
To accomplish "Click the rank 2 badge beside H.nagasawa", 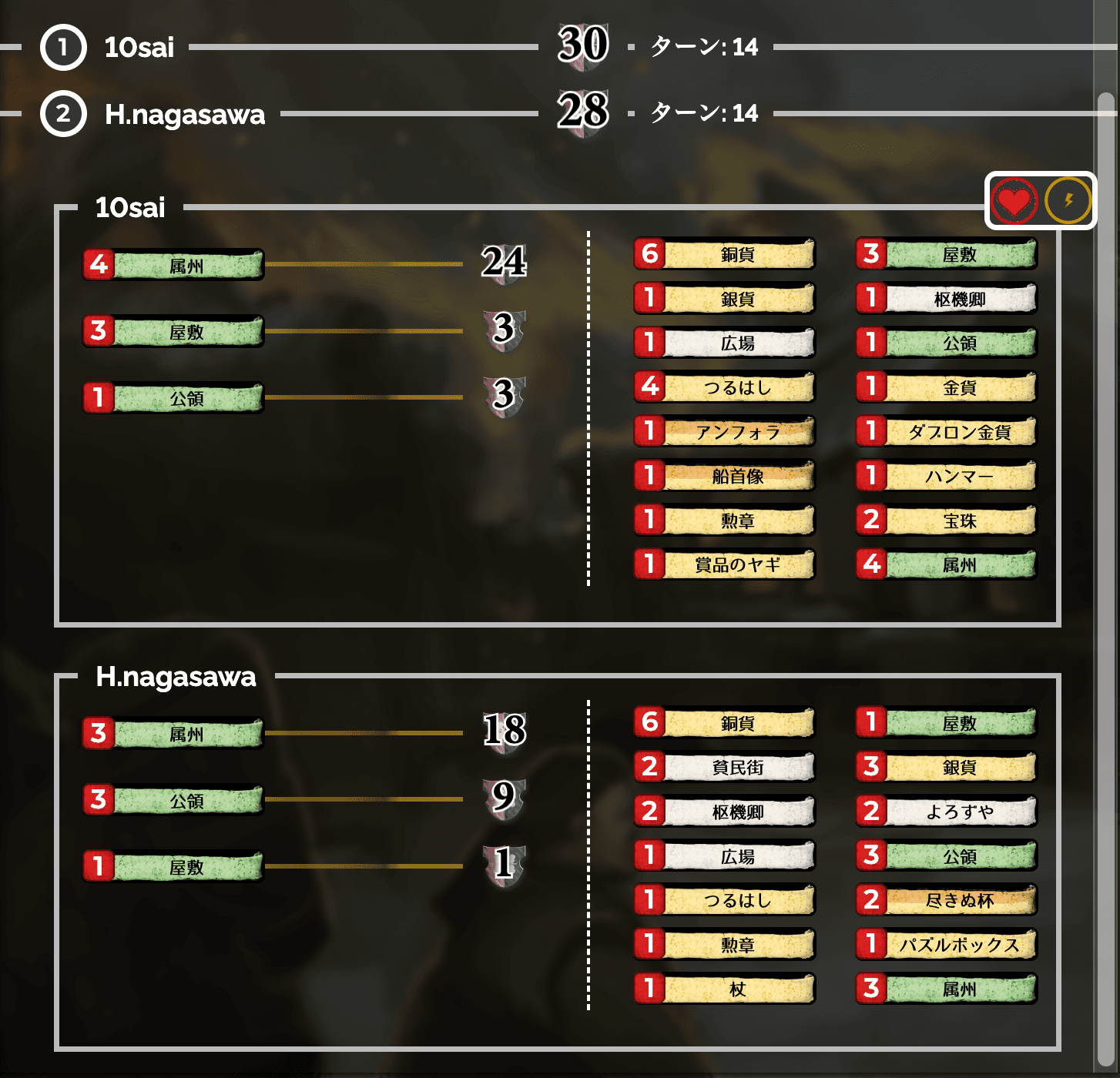I will 62,114.
